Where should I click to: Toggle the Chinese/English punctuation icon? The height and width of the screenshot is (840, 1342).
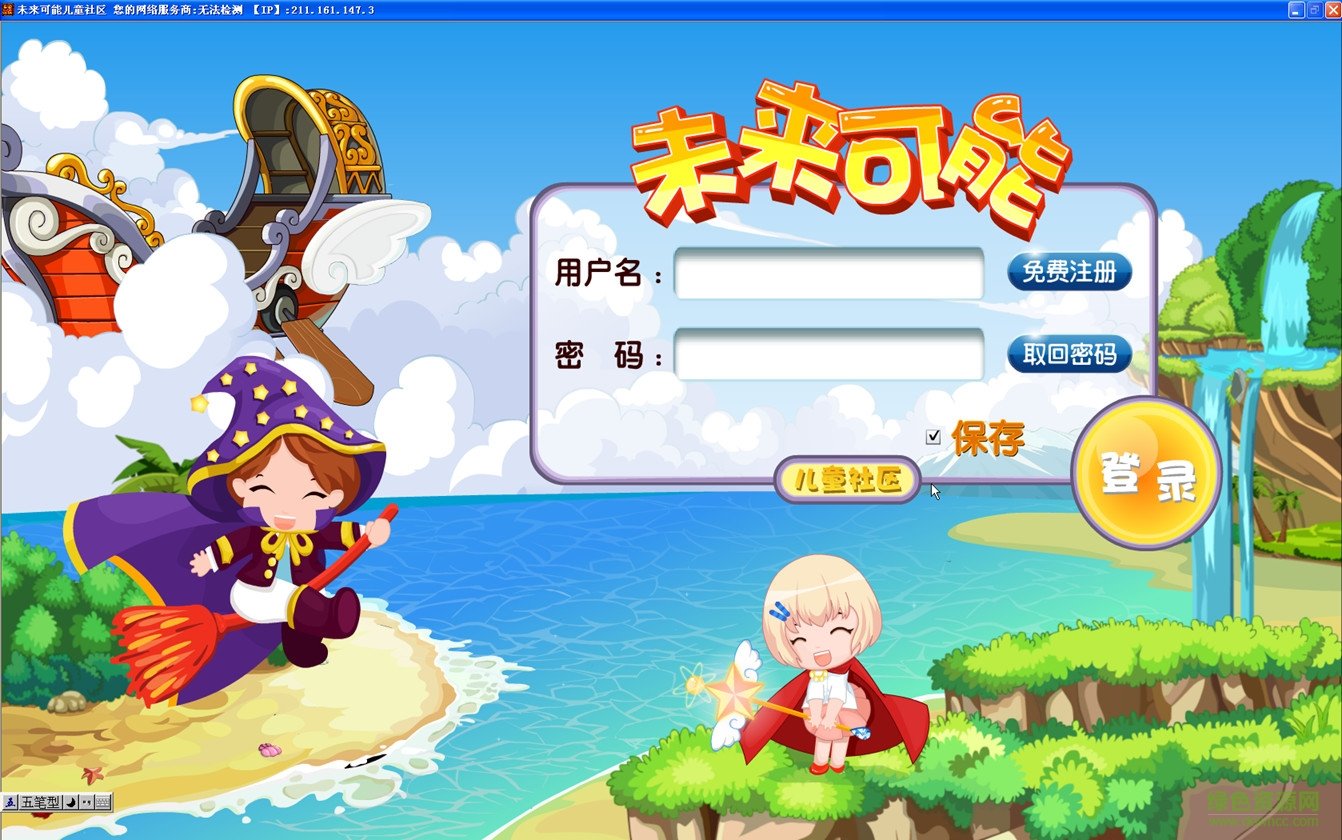click(x=87, y=803)
